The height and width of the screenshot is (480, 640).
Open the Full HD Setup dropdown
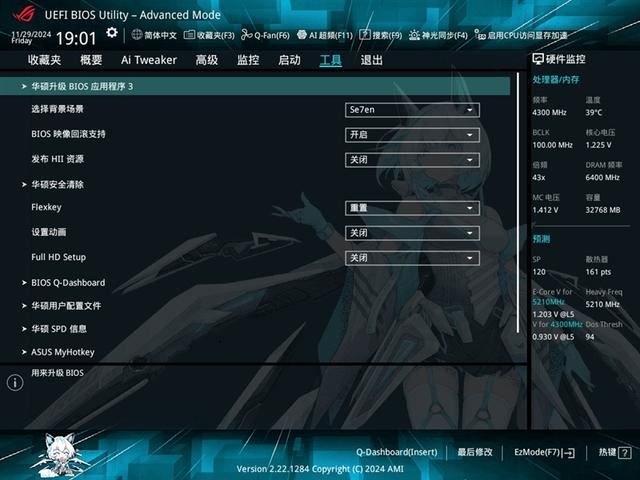tap(412, 258)
